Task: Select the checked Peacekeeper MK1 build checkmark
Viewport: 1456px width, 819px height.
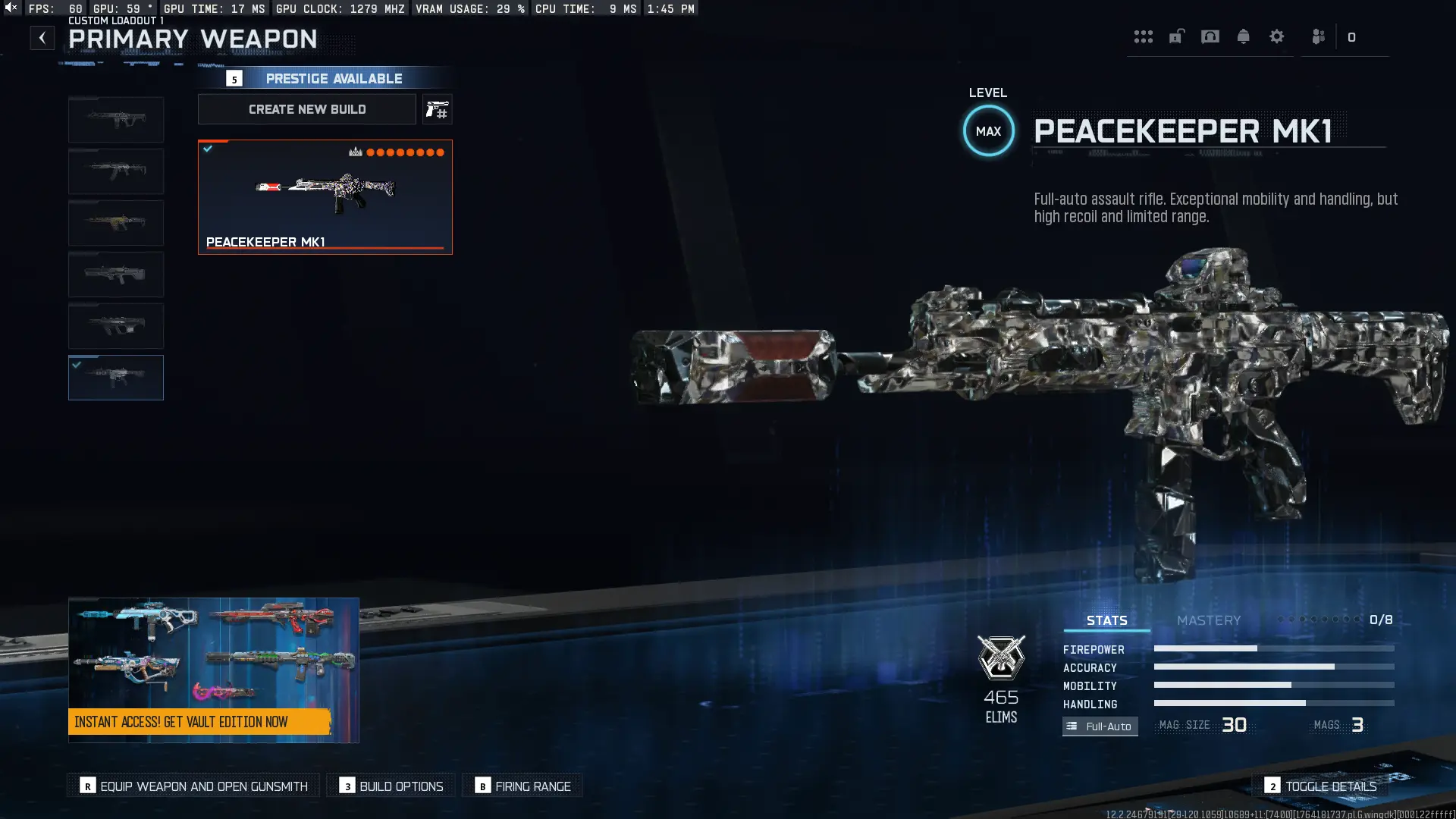Action: tap(208, 149)
